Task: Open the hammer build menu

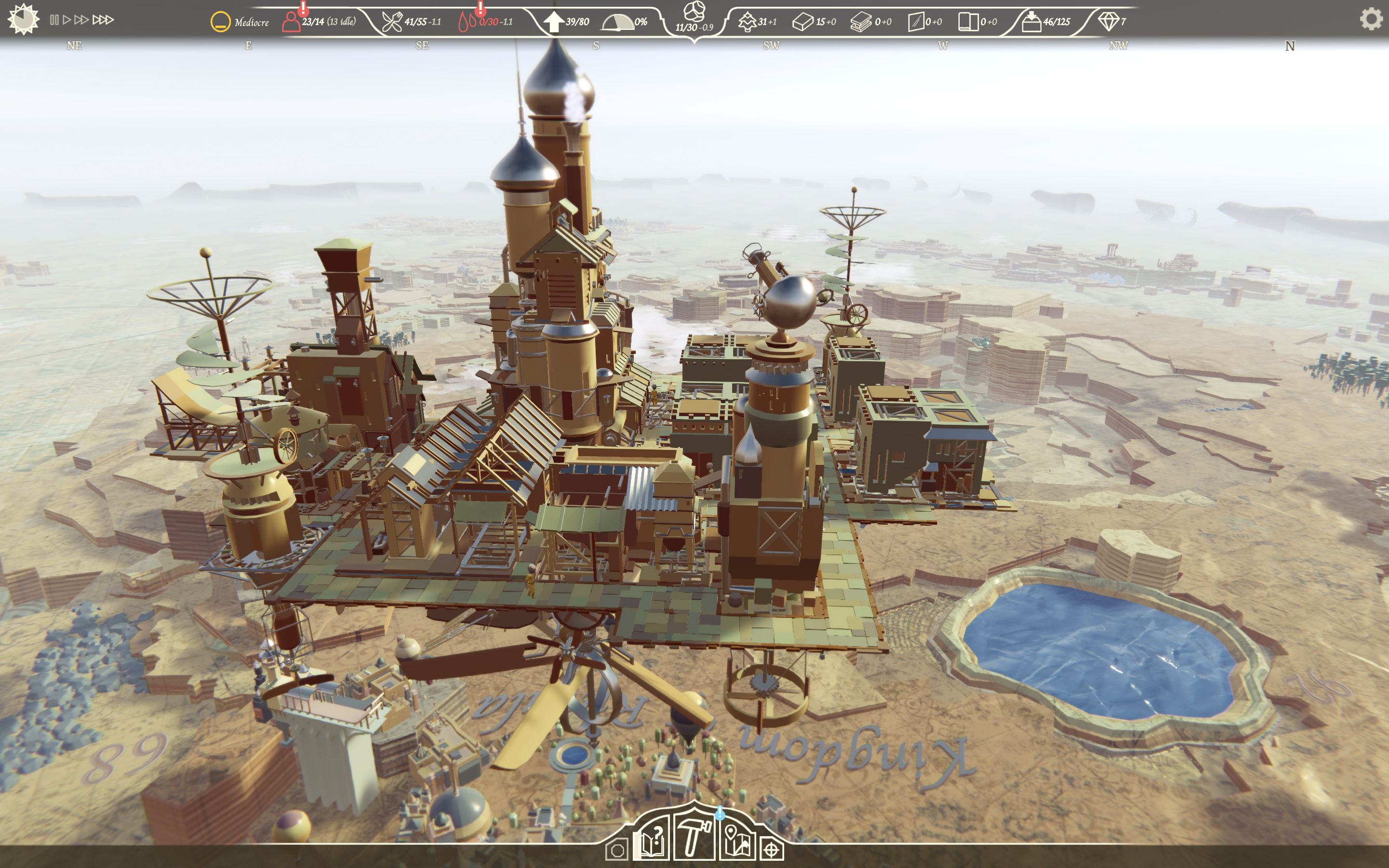Action: click(x=694, y=838)
